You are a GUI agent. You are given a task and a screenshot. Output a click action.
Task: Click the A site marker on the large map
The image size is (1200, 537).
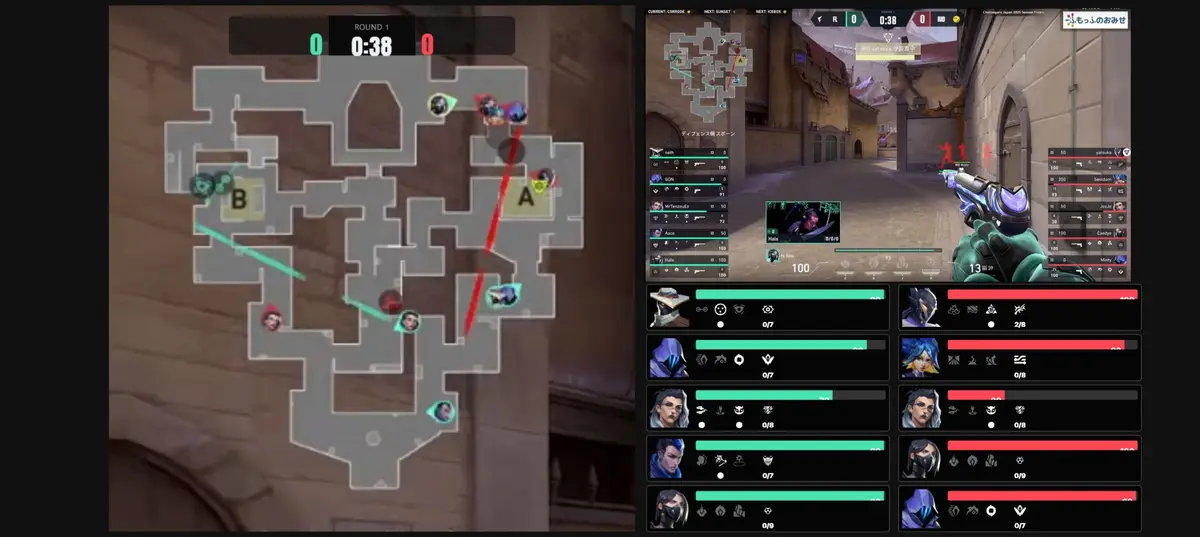pyautogui.click(x=525, y=198)
